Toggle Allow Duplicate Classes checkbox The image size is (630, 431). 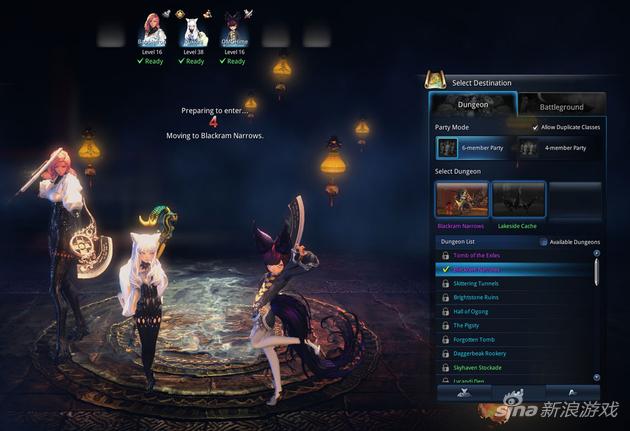tap(535, 128)
